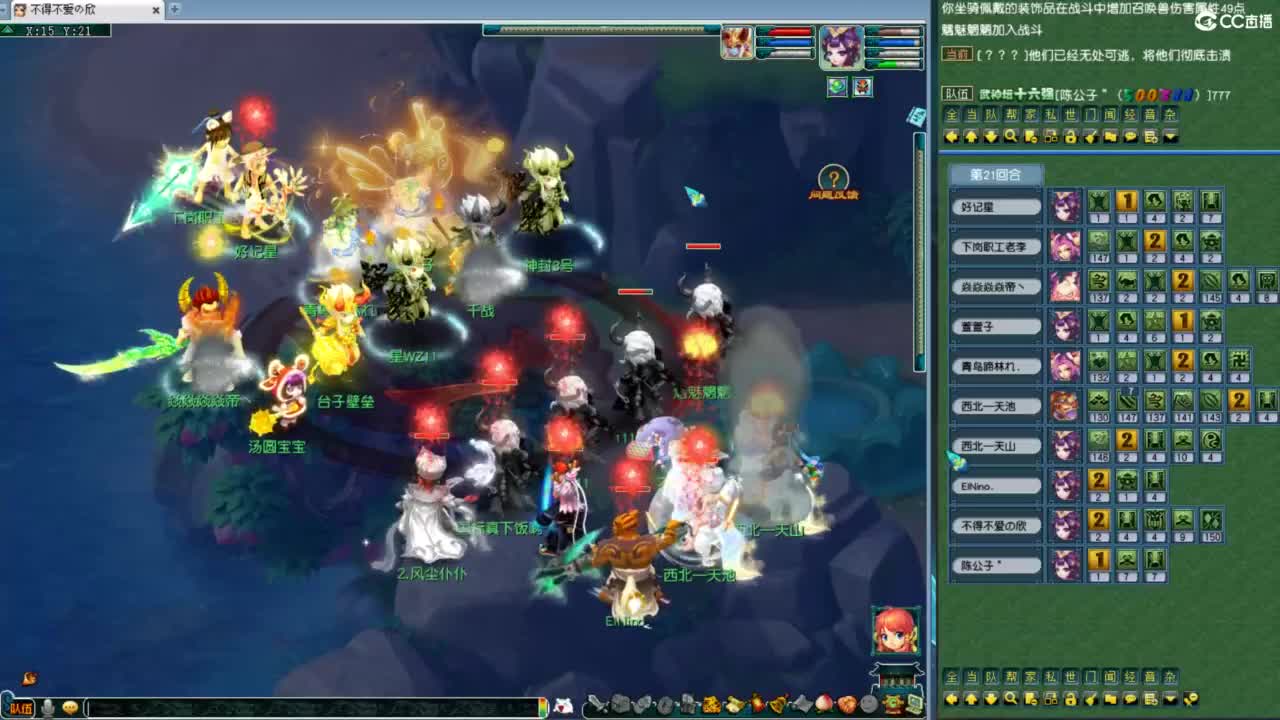
Task: Click the 好记星 player name button
Action: click(x=995, y=206)
